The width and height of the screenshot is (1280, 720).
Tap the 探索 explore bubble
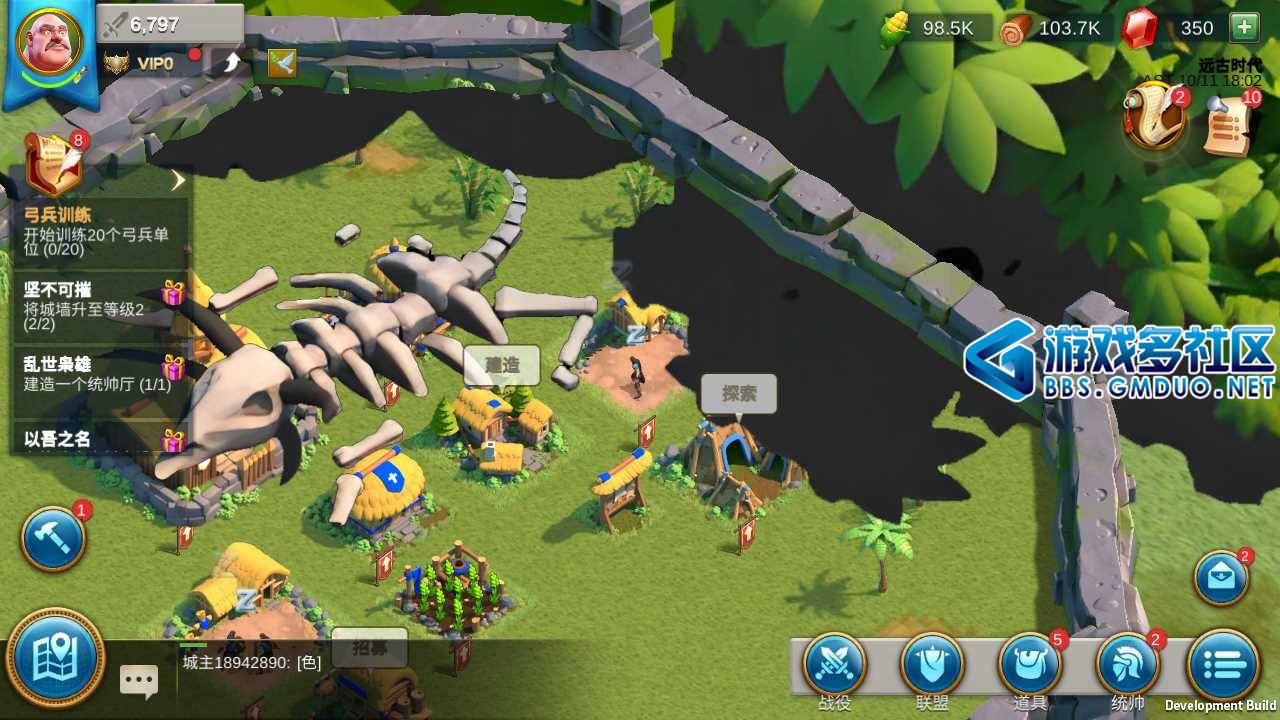pyautogui.click(x=738, y=394)
